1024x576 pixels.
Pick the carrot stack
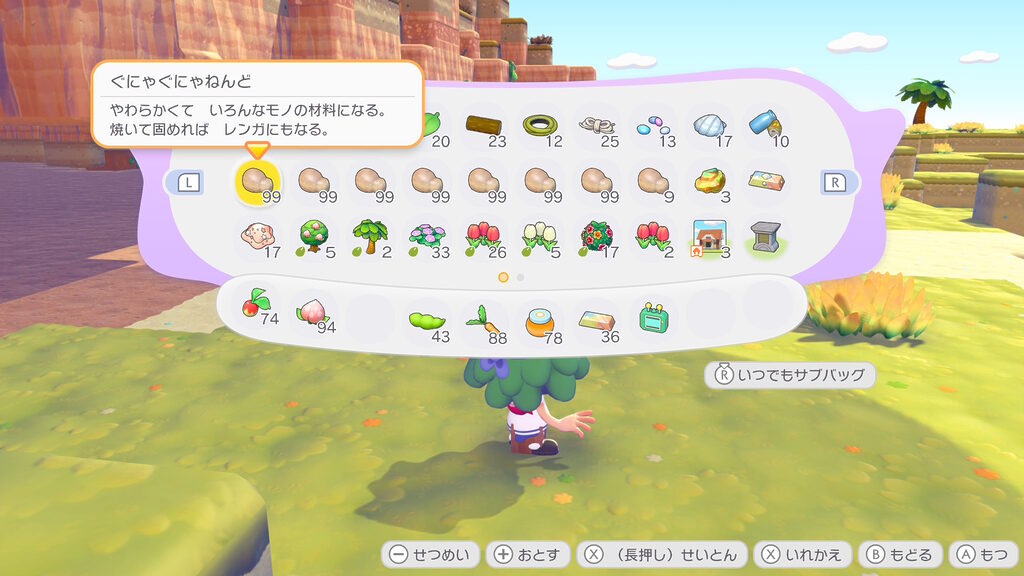[484, 322]
